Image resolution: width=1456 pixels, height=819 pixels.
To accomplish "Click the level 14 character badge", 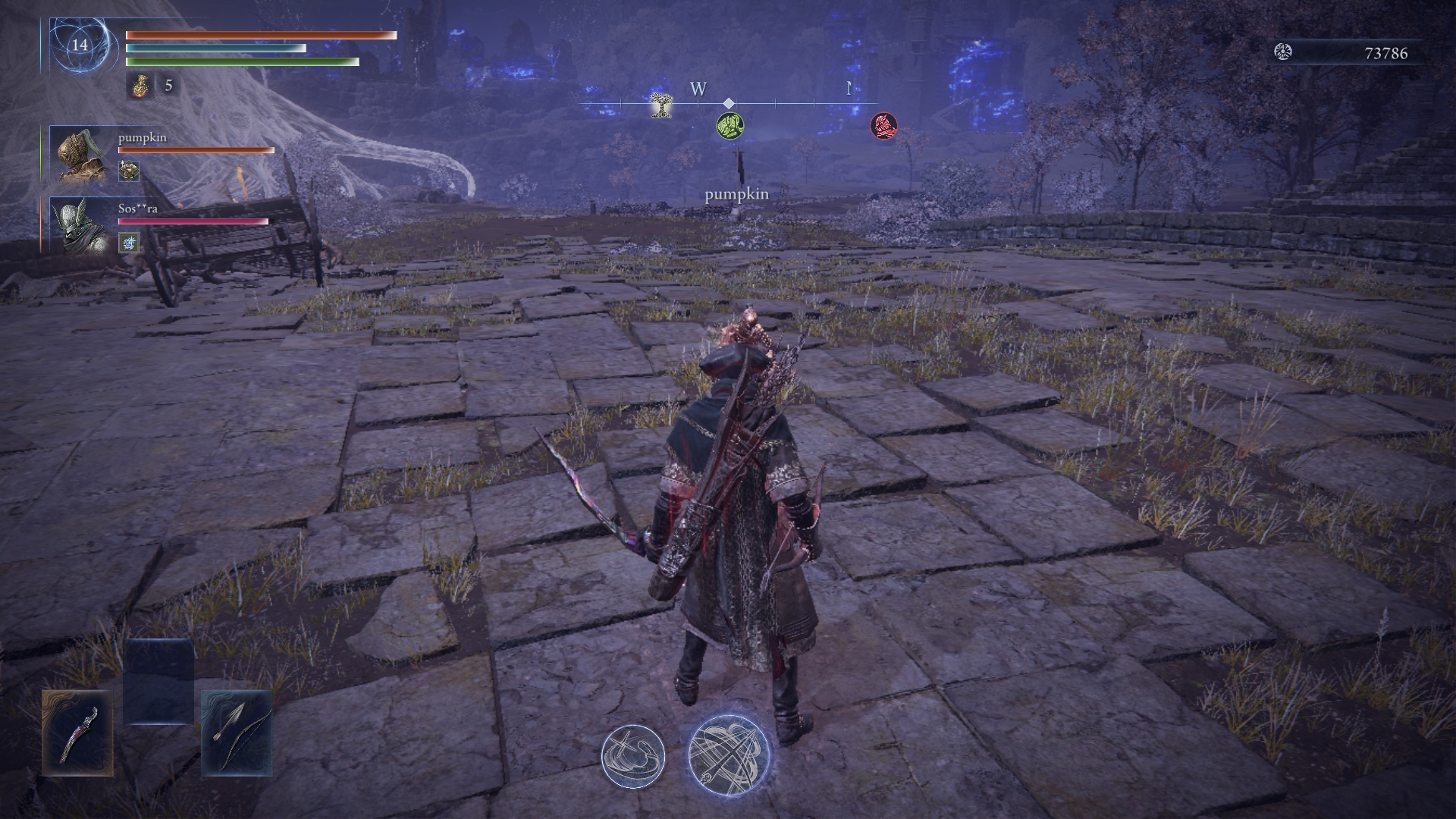I will [80, 45].
